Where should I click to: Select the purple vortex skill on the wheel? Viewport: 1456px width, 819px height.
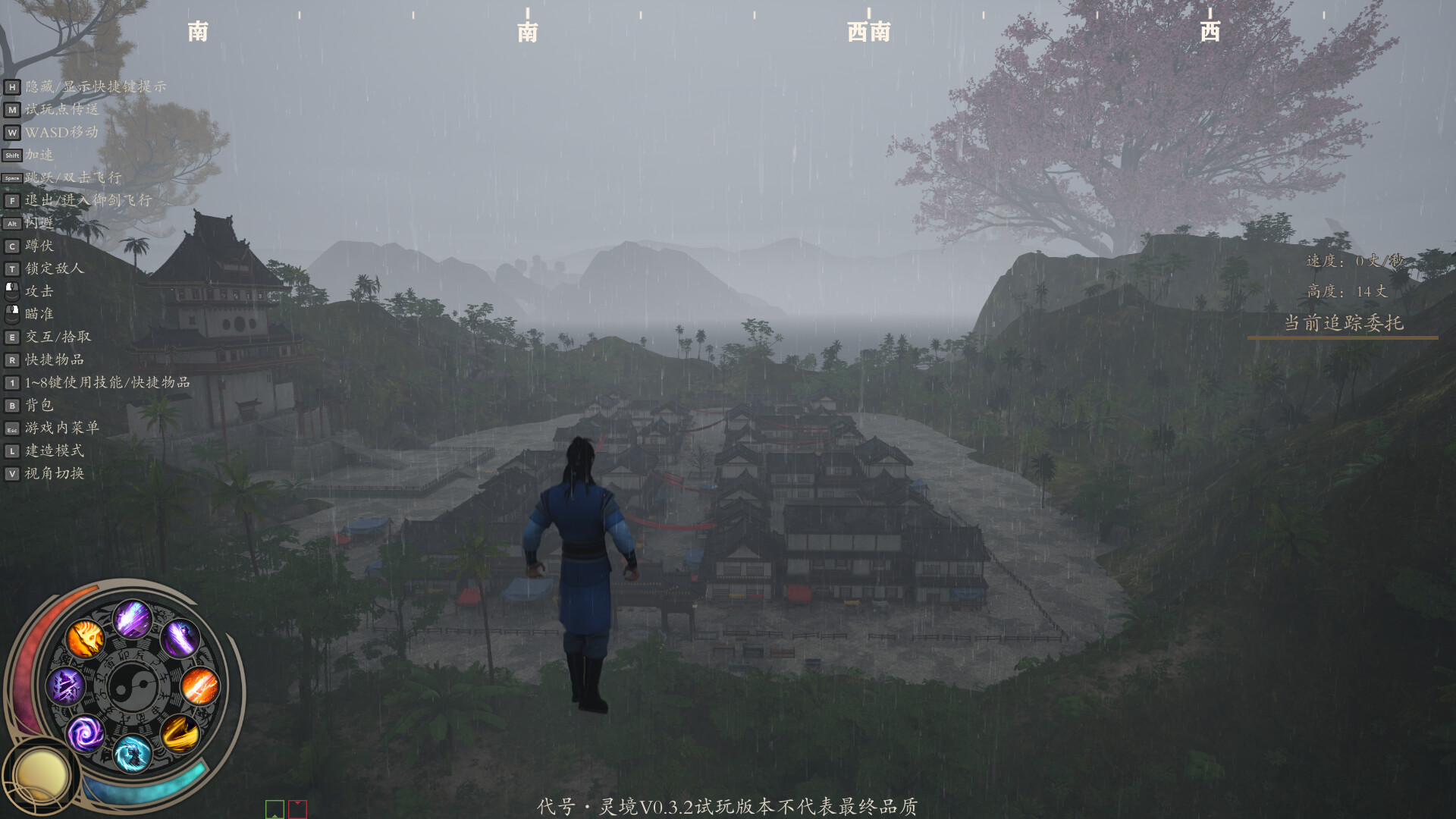pyautogui.click(x=86, y=732)
